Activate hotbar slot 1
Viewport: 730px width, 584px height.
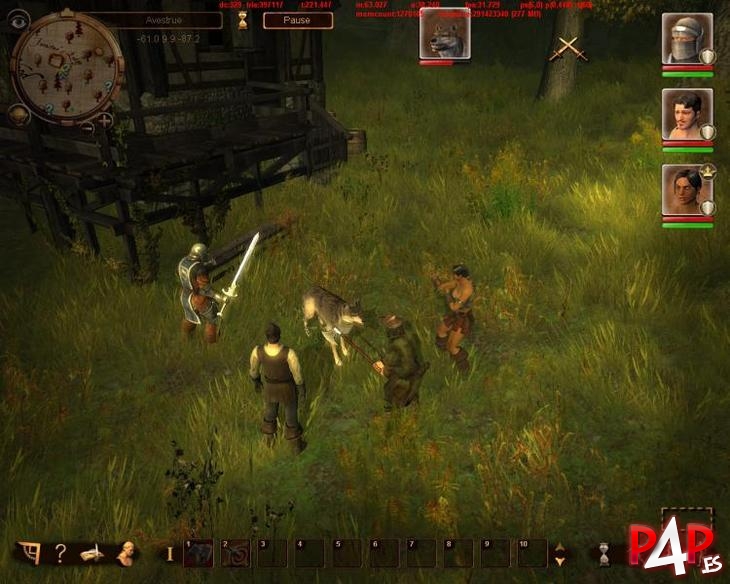click(x=197, y=553)
